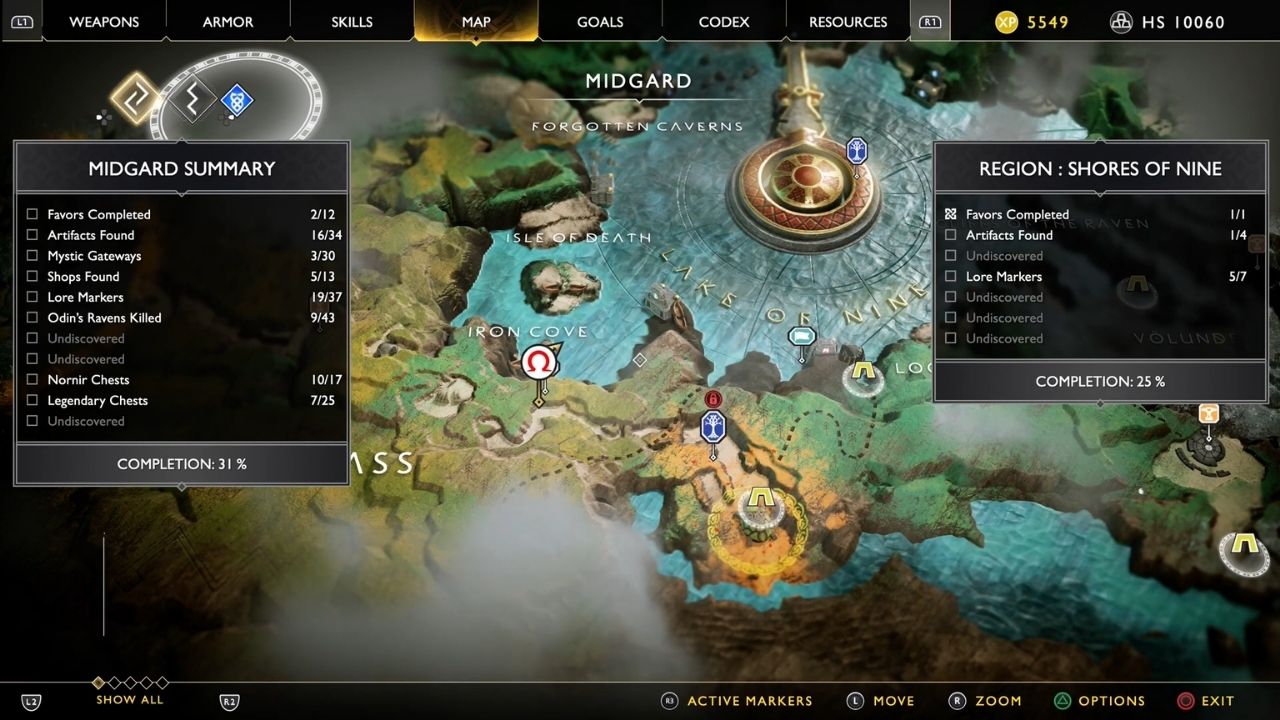
Task: Select the gold diamond rune realm icon
Action: [x=135, y=98]
